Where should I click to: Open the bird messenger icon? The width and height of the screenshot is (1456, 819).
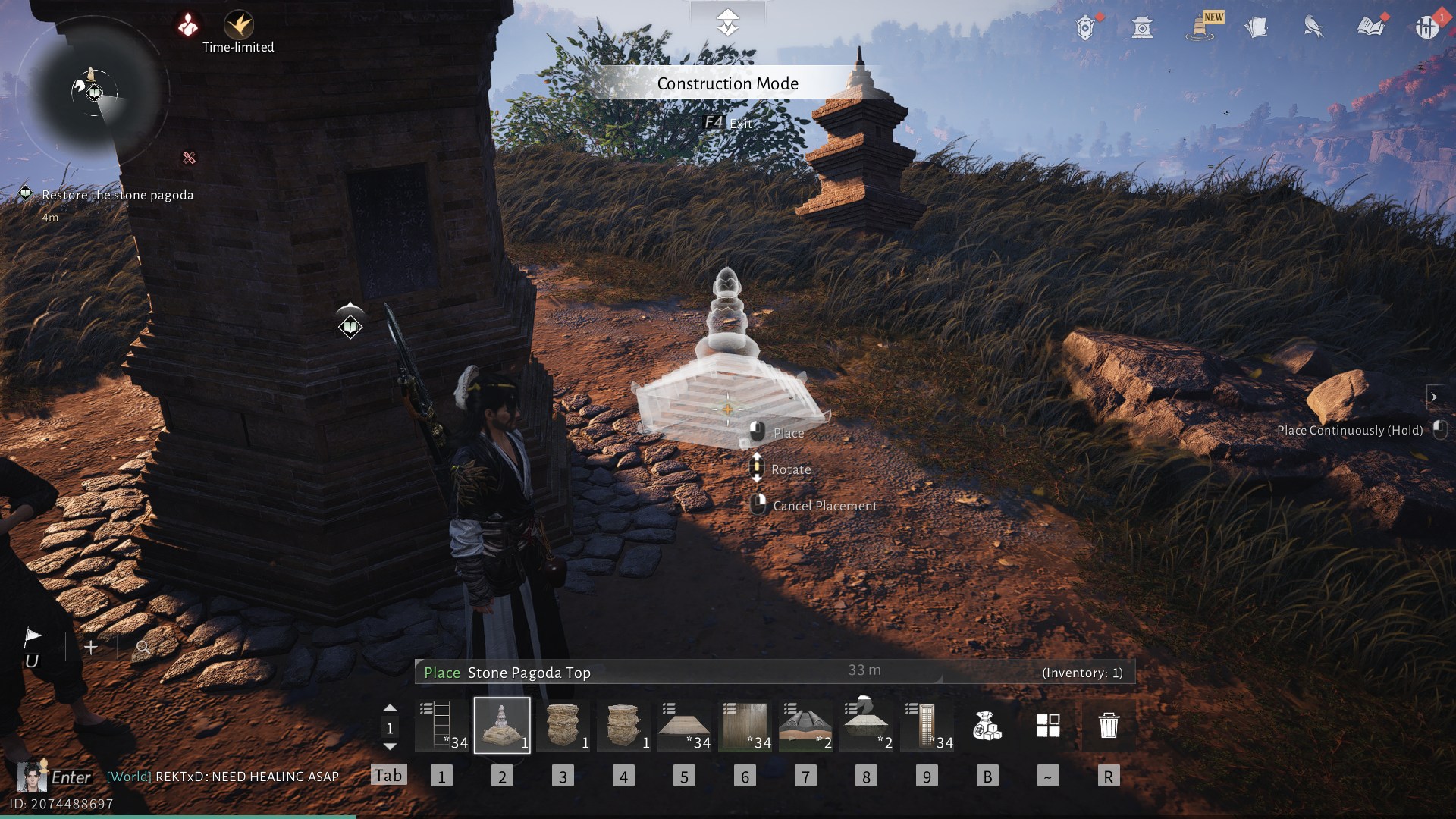click(1313, 27)
